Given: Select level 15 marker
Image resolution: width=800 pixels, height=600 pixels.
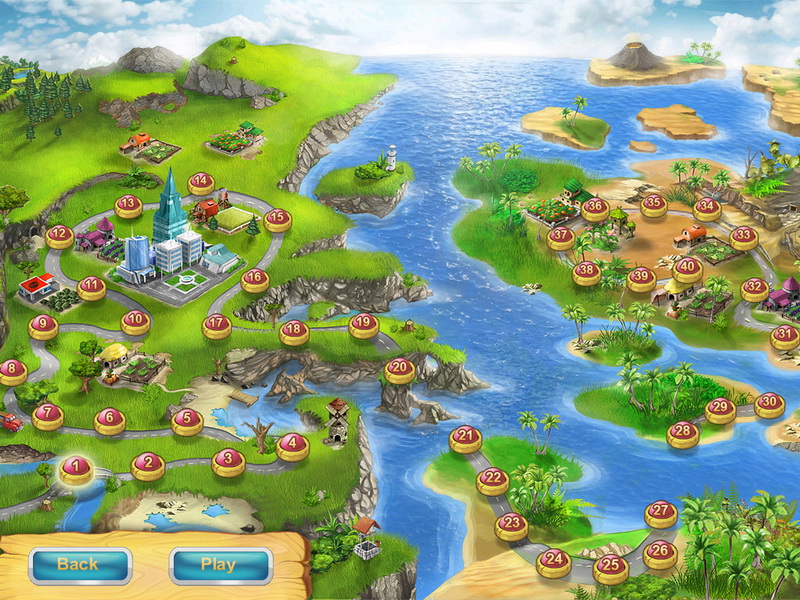Looking at the screenshot, I should coord(277,218).
